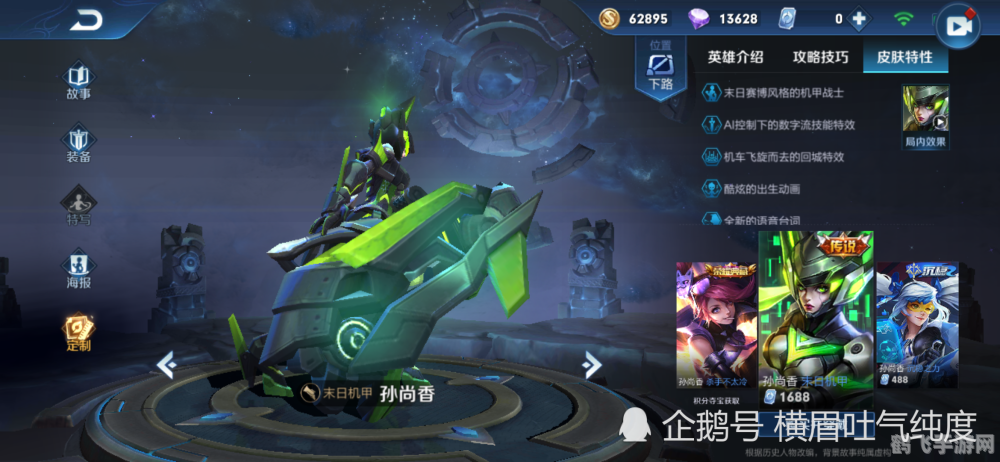The width and height of the screenshot is (1000, 462).
Task: Start screen recording with the camera icon
Action: click(960, 27)
